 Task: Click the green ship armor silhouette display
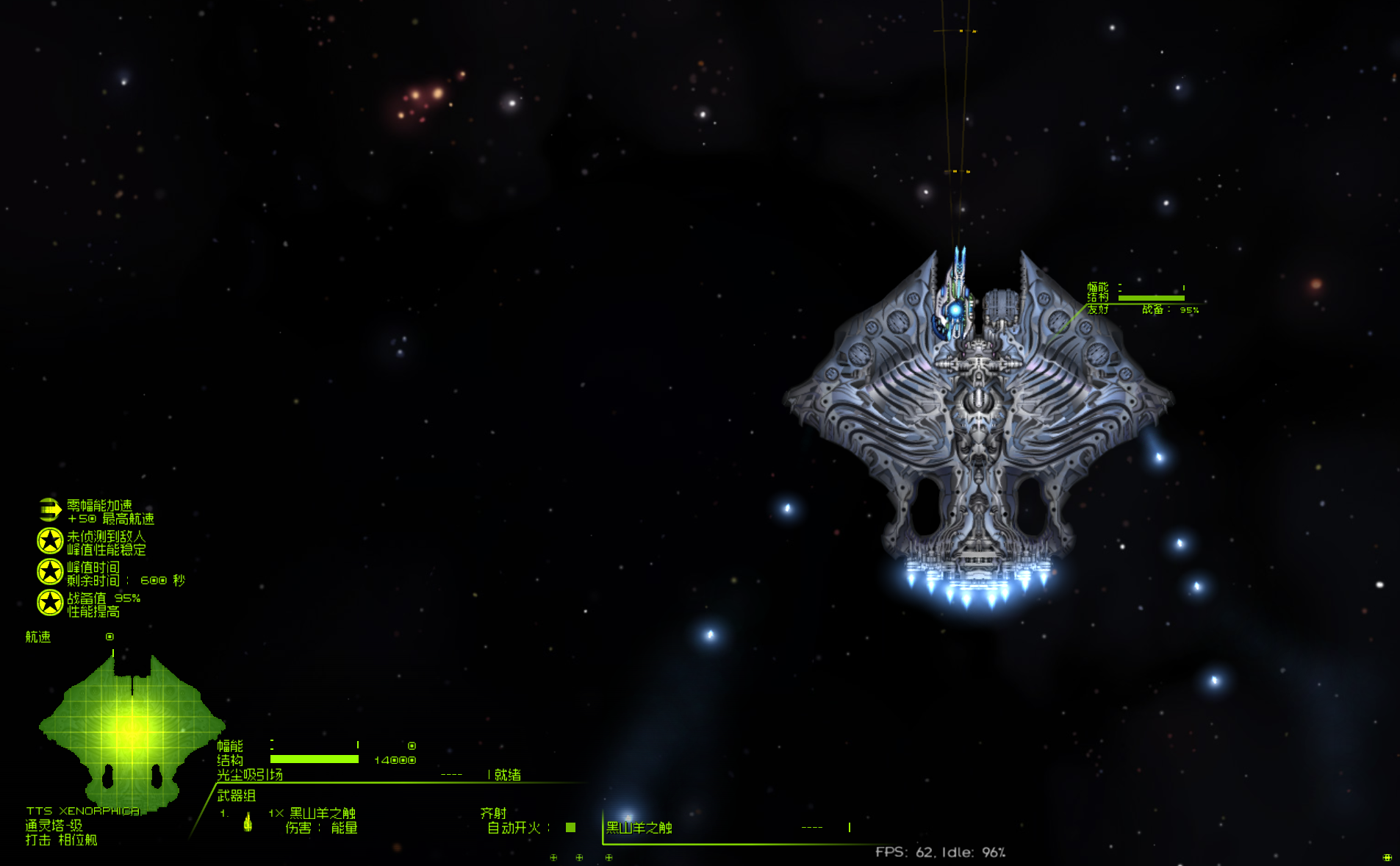pyautogui.click(x=132, y=729)
